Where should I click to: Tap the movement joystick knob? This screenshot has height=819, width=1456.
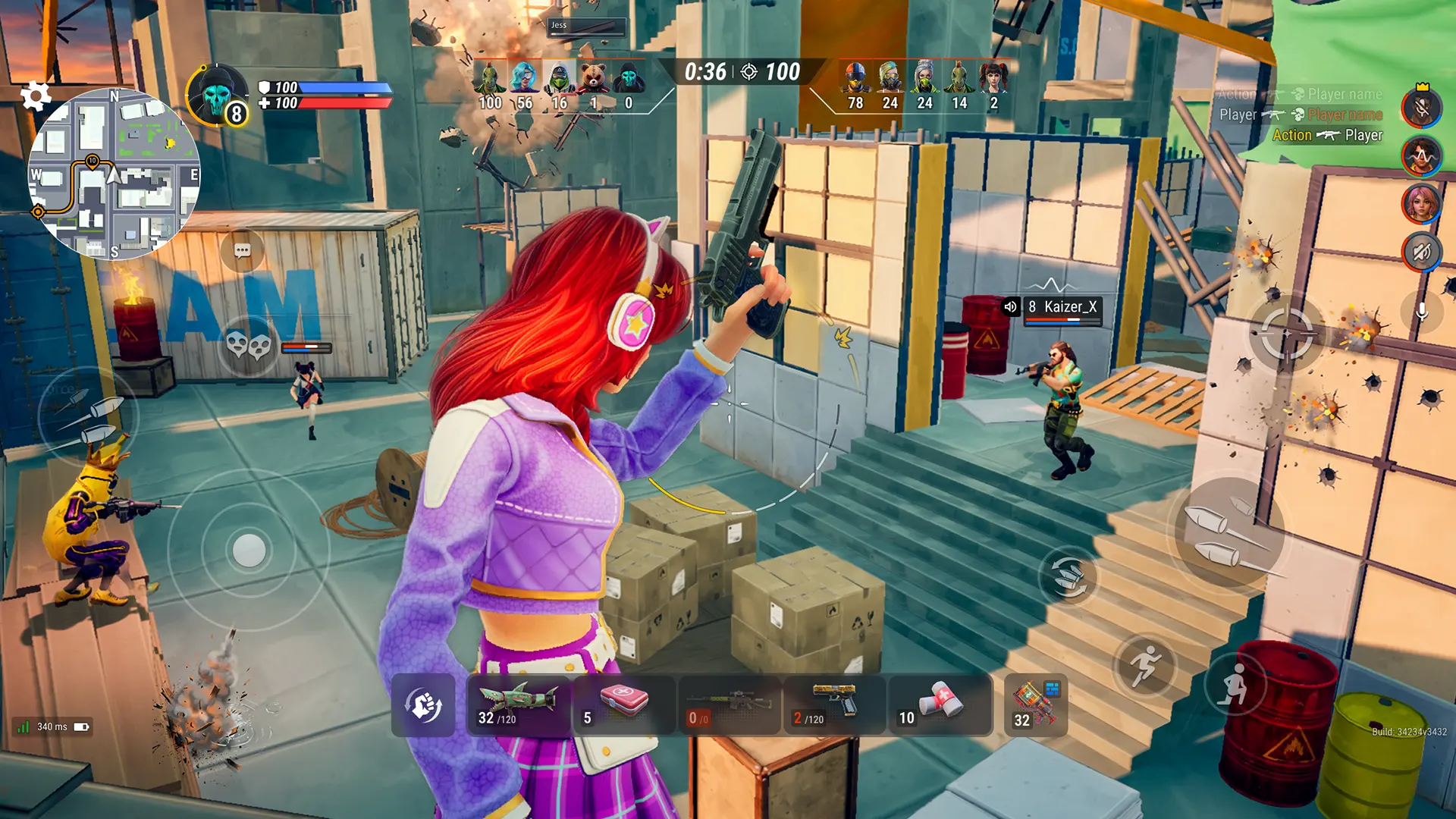click(249, 550)
